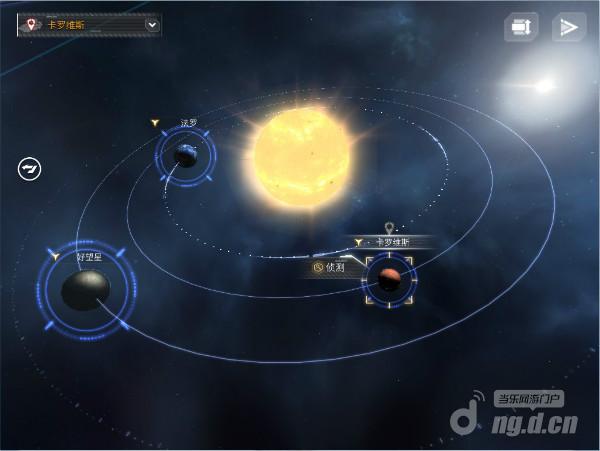
Task: Choose the blue planet 法罗
Action: pos(185,155)
